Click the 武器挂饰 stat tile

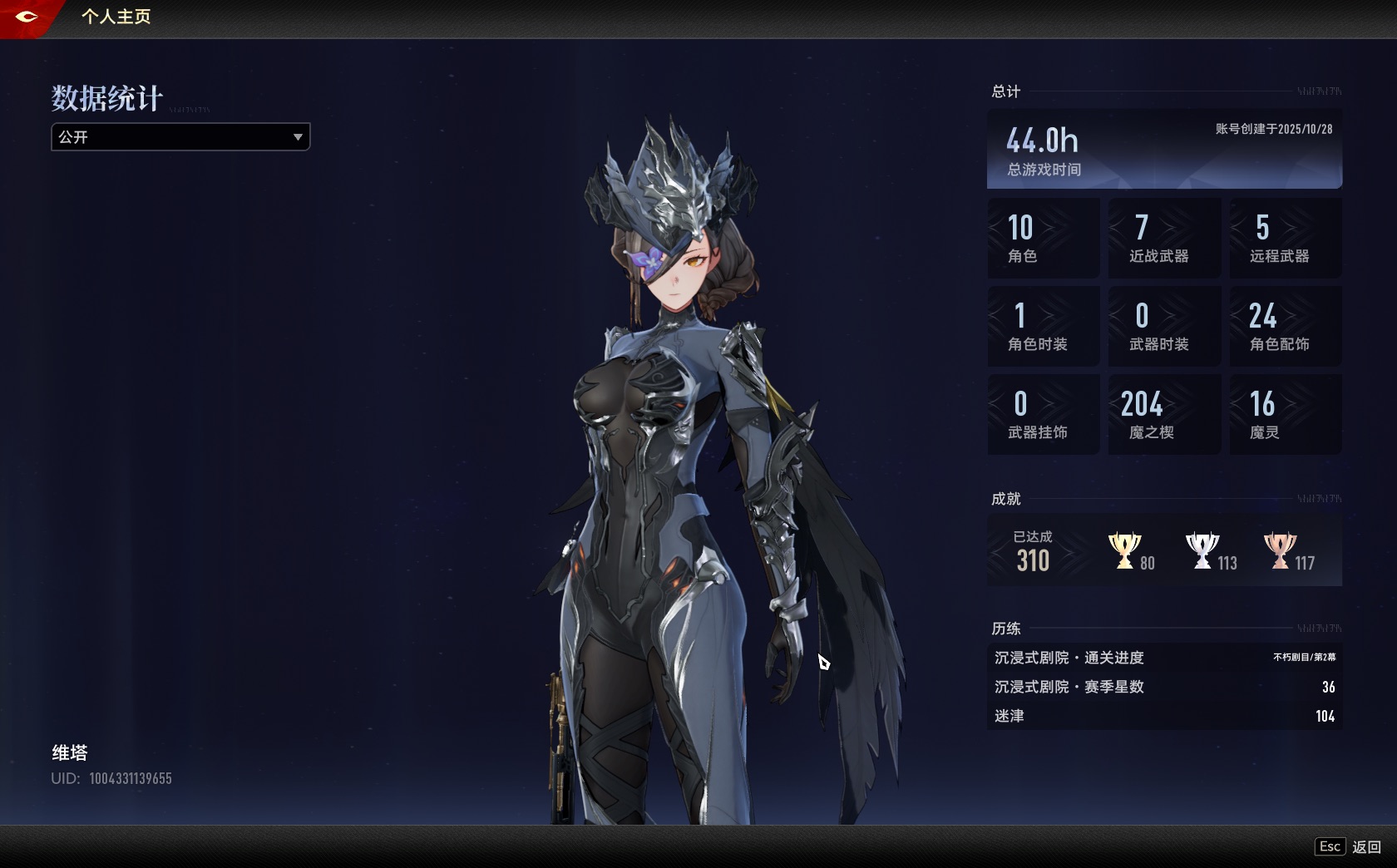pos(1044,414)
